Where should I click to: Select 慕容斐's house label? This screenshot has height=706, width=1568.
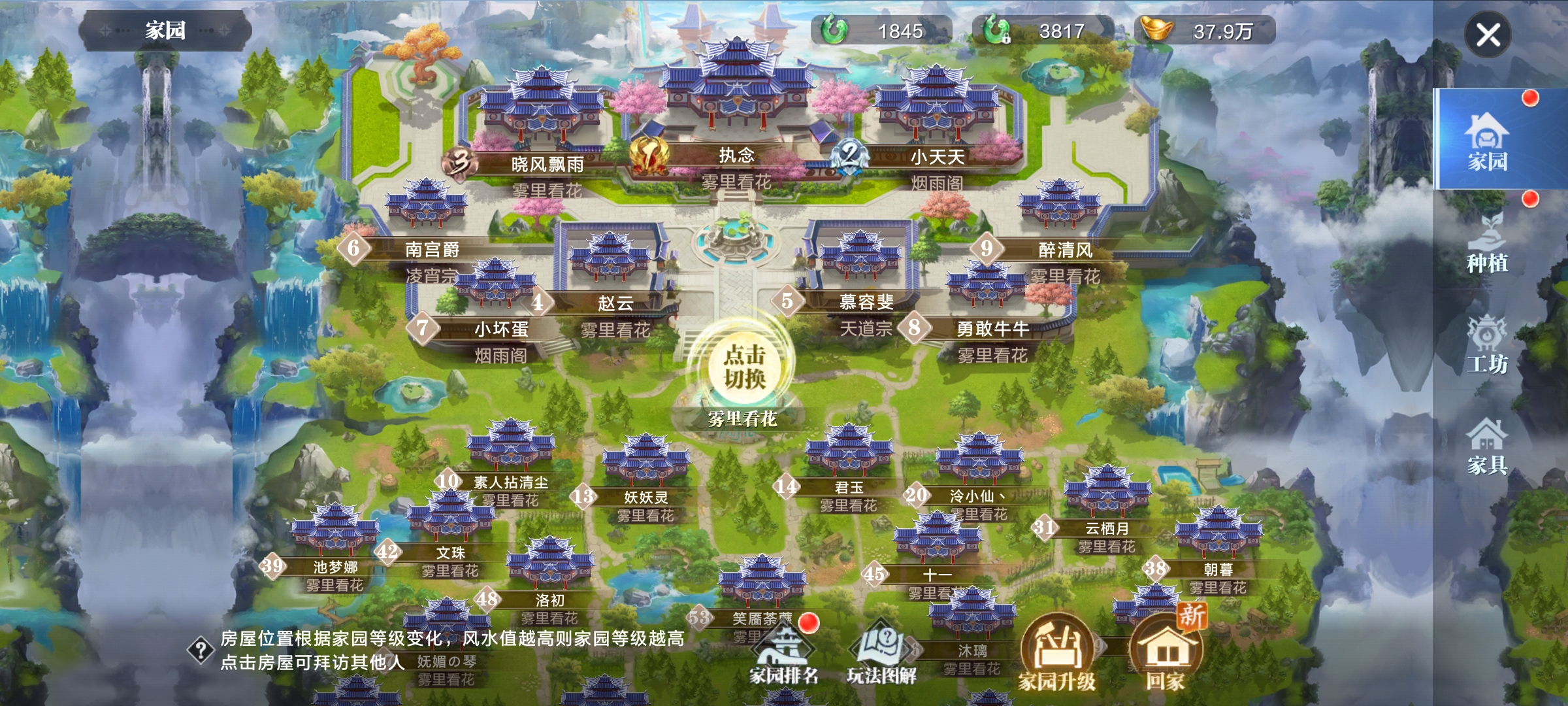(x=866, y=301)
